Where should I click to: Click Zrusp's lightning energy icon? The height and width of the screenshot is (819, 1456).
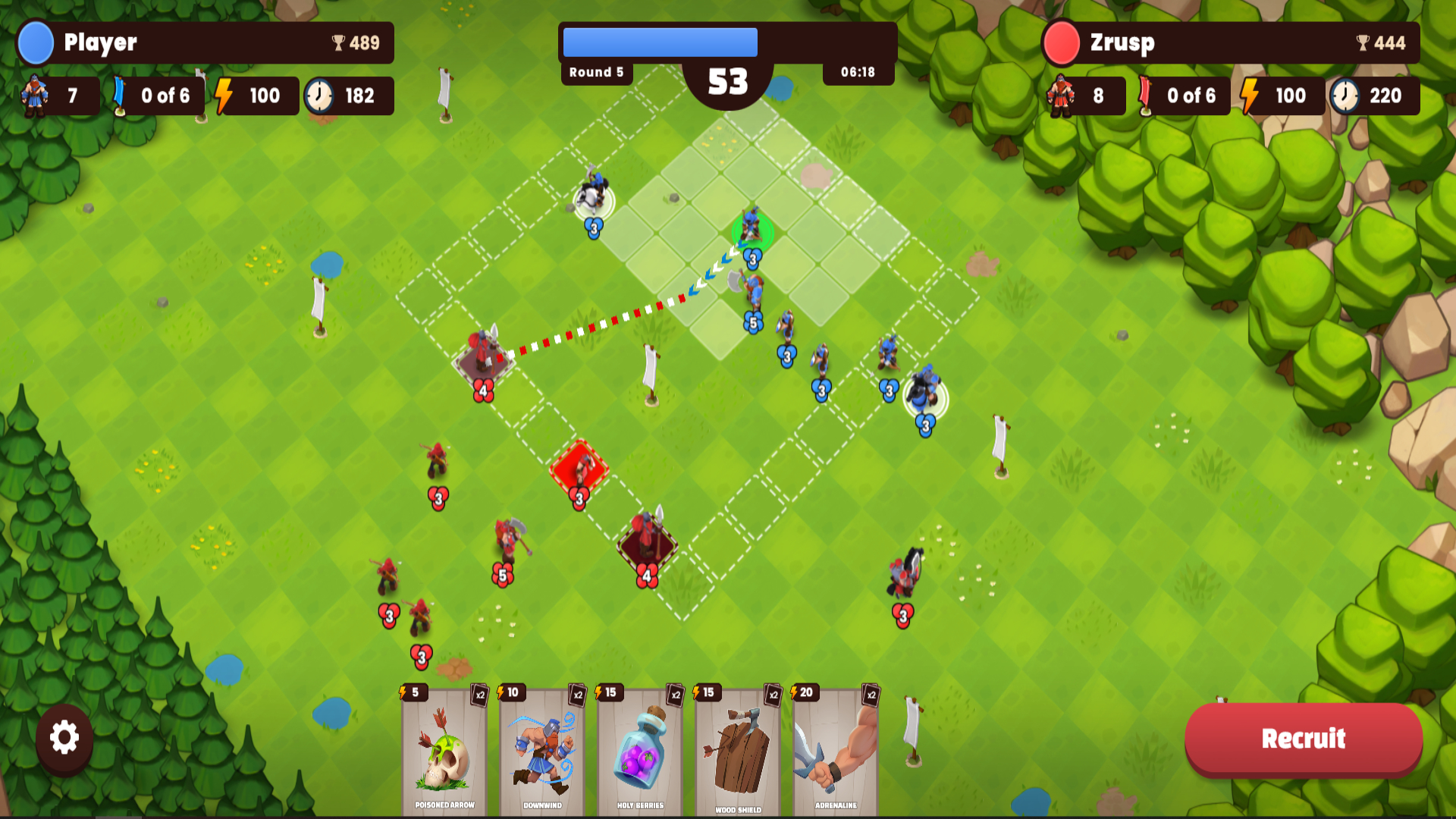click(1247, 96)
